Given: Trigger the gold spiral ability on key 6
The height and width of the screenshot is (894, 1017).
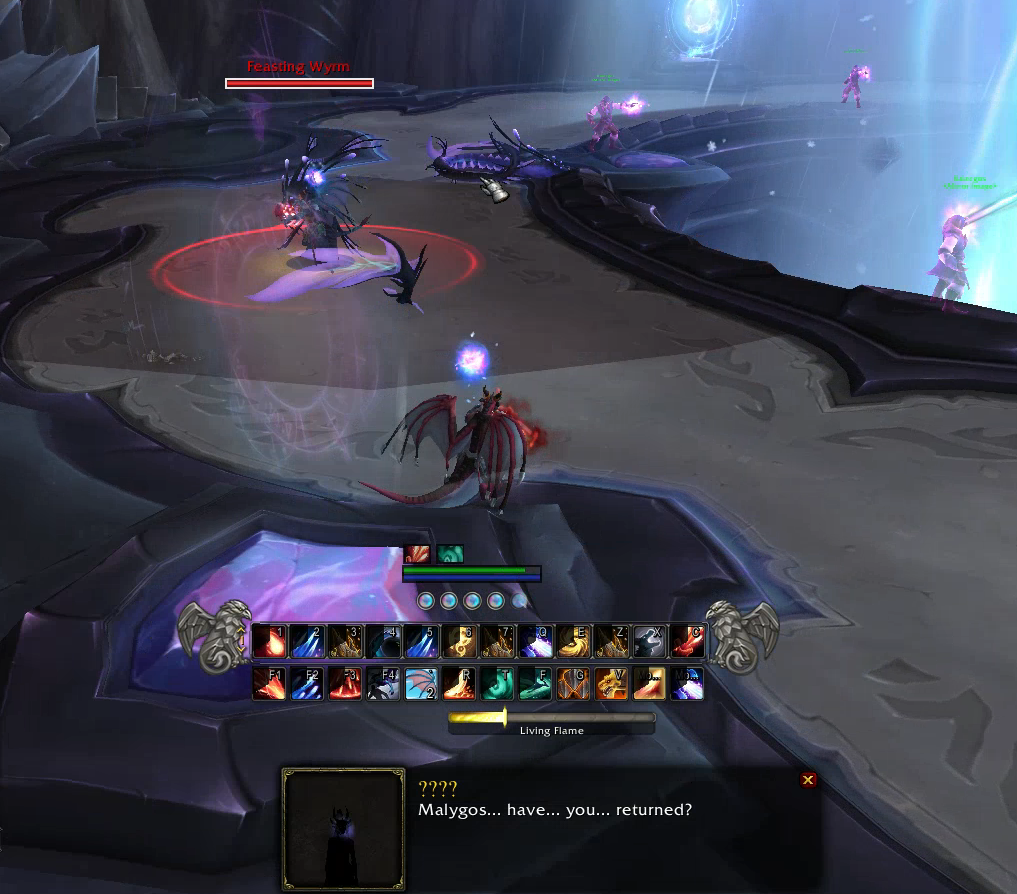Looking at the screenshot, I should click(x=459, y=641).
